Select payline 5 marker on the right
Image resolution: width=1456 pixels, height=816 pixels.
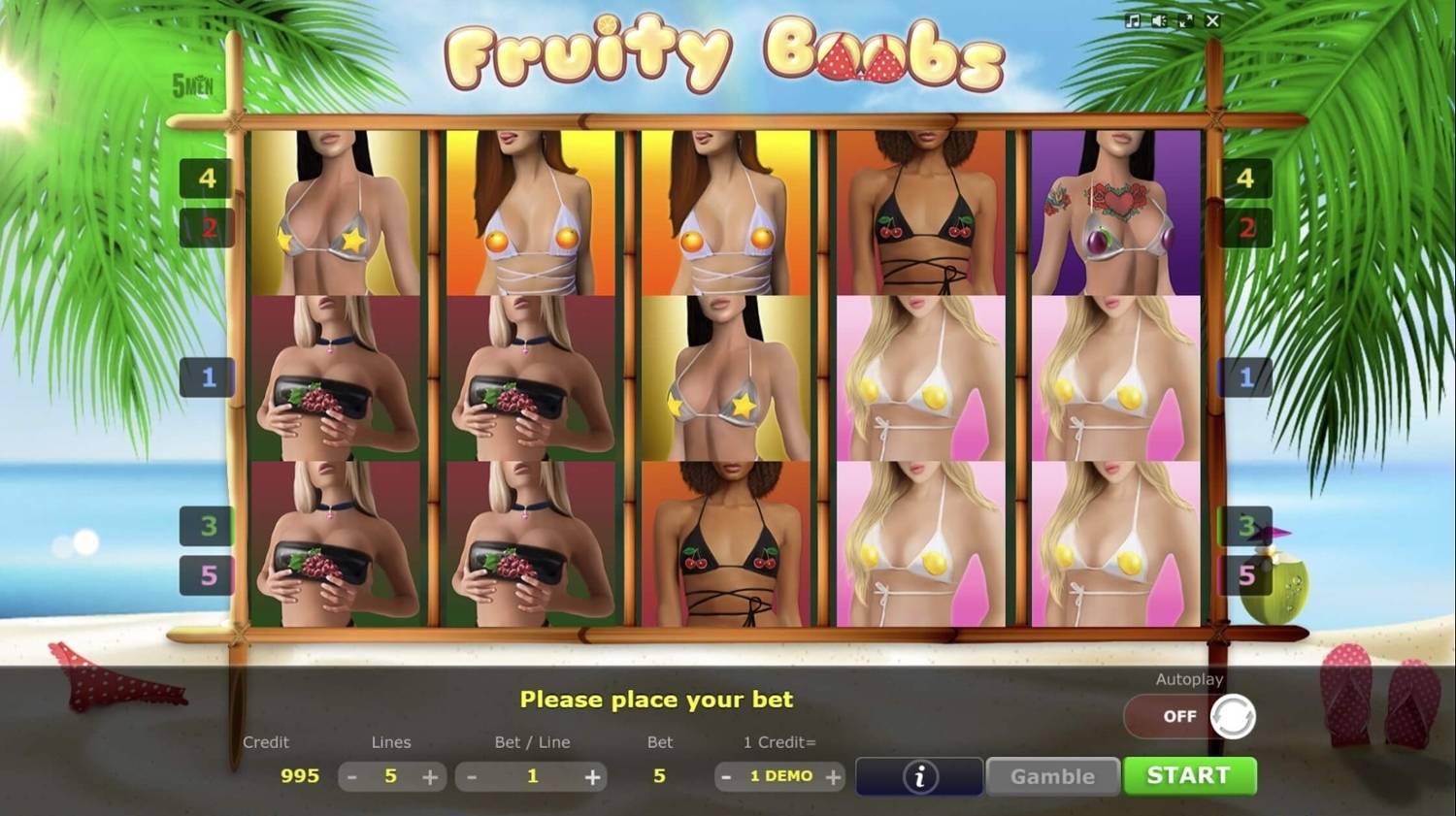tap(1246, 574)
